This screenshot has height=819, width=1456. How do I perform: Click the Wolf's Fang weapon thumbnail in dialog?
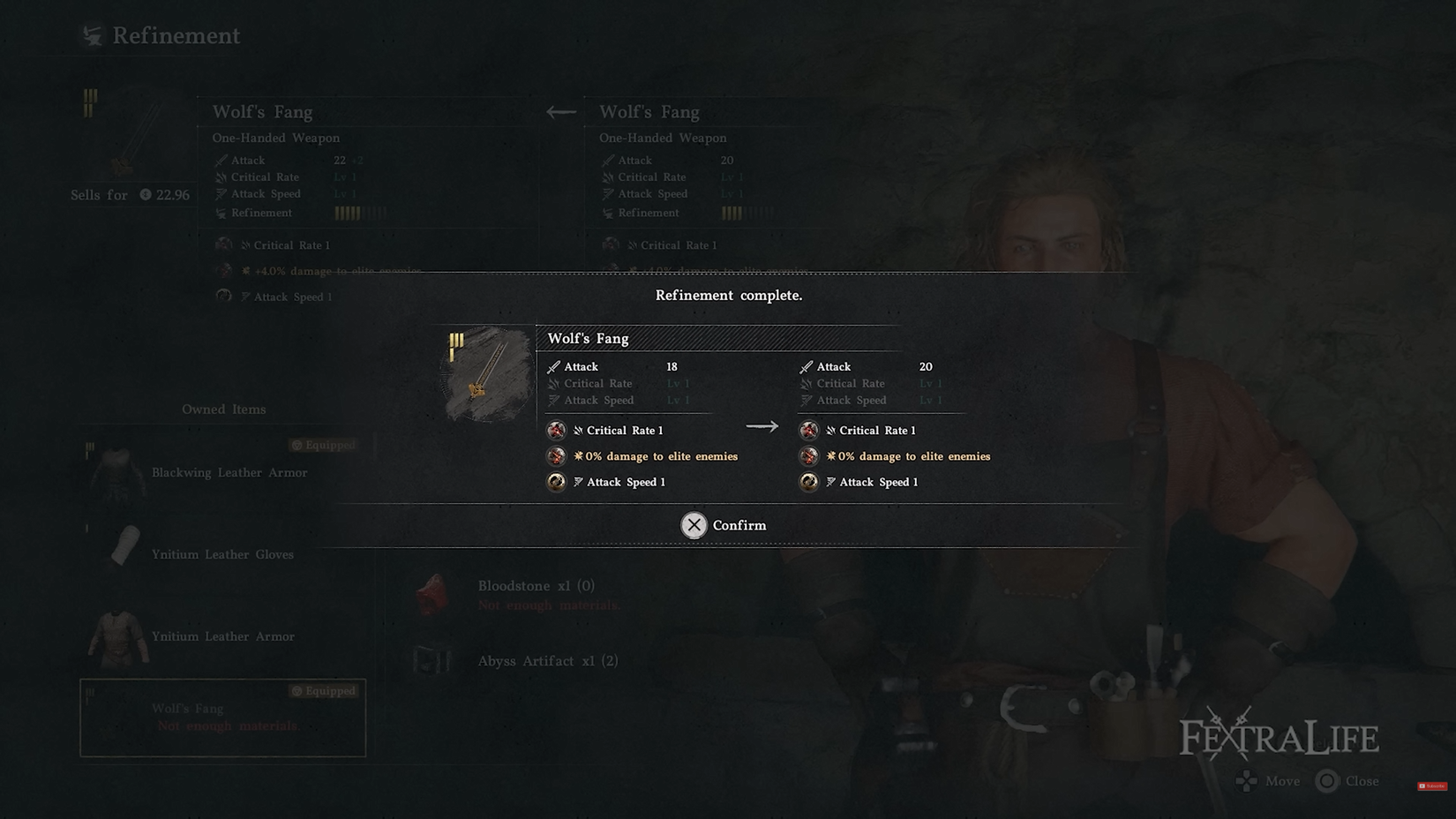point(487,374)
